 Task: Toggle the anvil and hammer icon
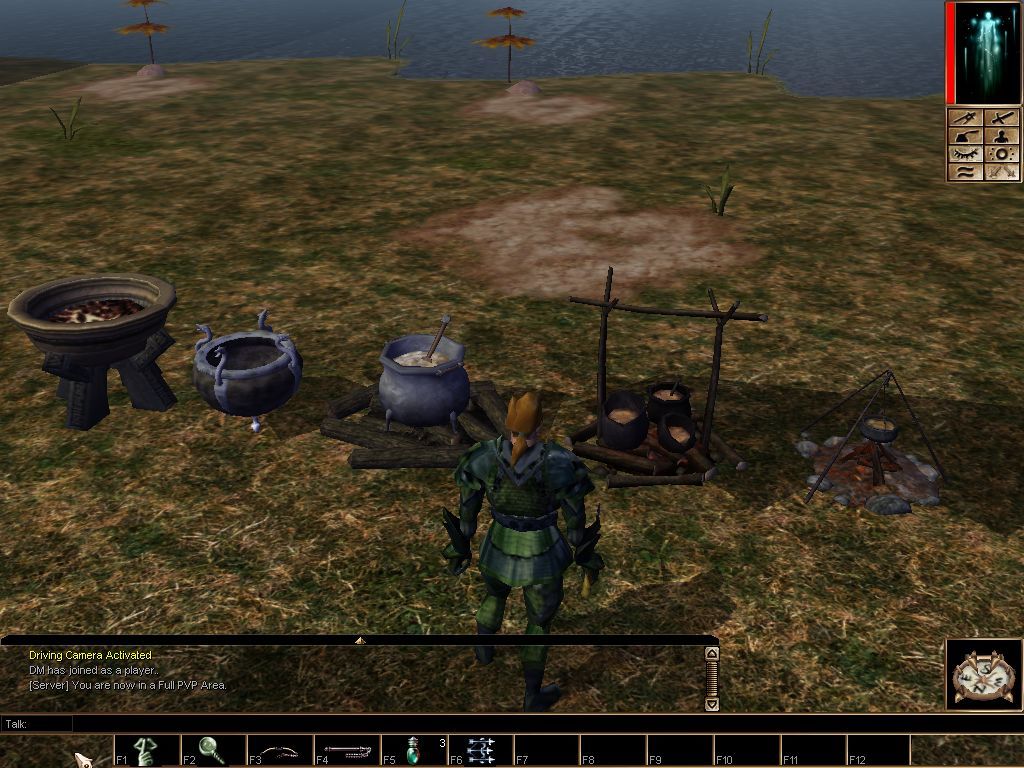(965, 137)
